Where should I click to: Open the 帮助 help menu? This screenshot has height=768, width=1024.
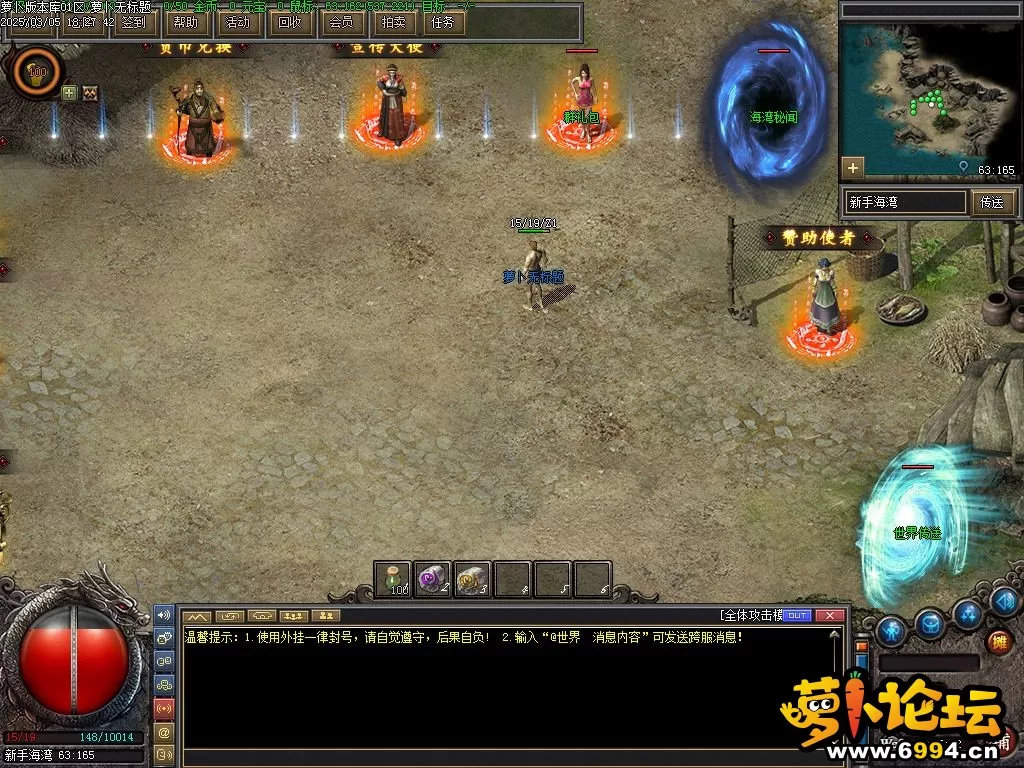(186, 21)
